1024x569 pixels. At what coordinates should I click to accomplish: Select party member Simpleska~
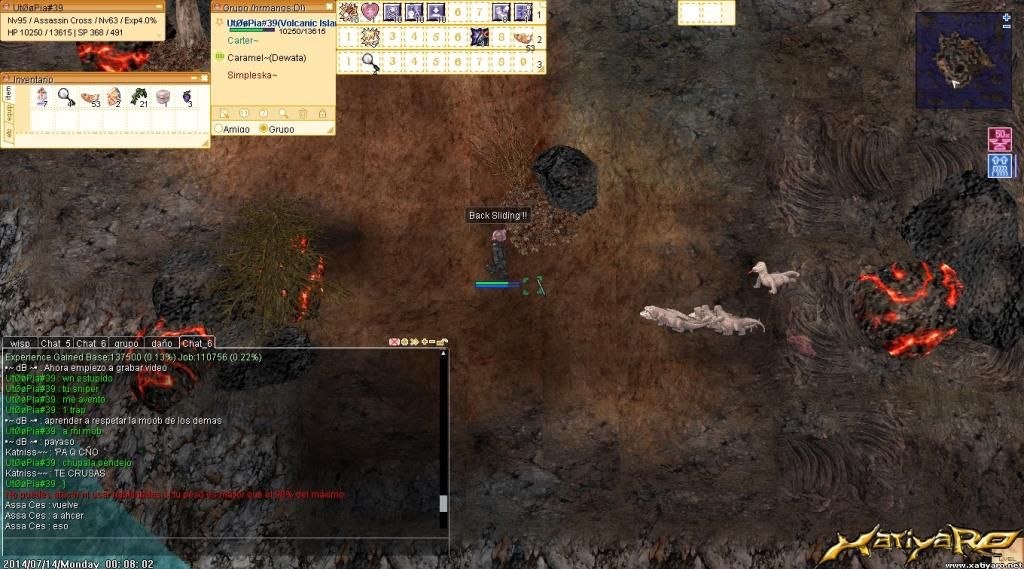252,75
